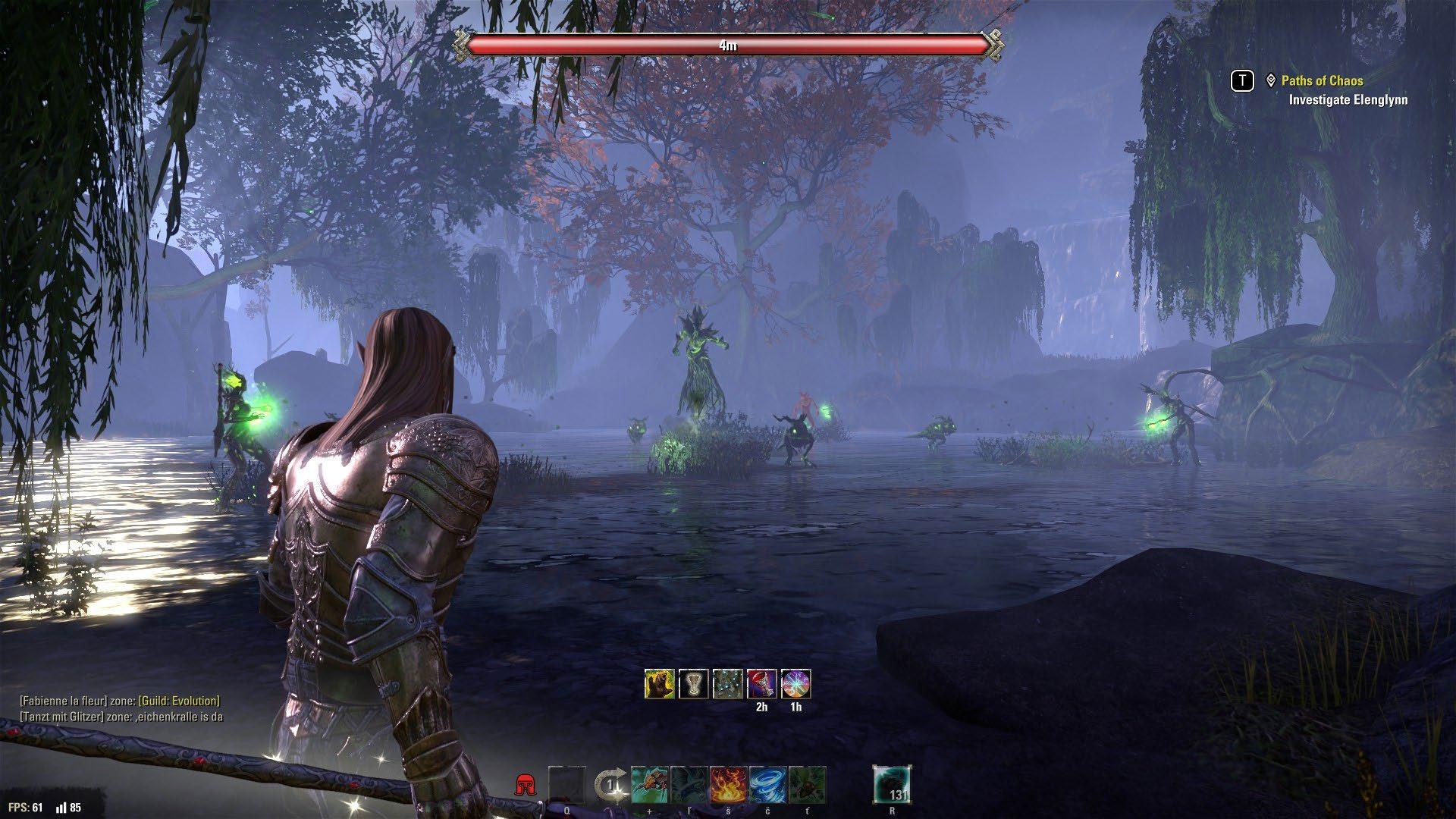Viewport: 1456px width, 819px height.
Task: Activate the green beetle swarm ability
Action: (x=807, y=785)
